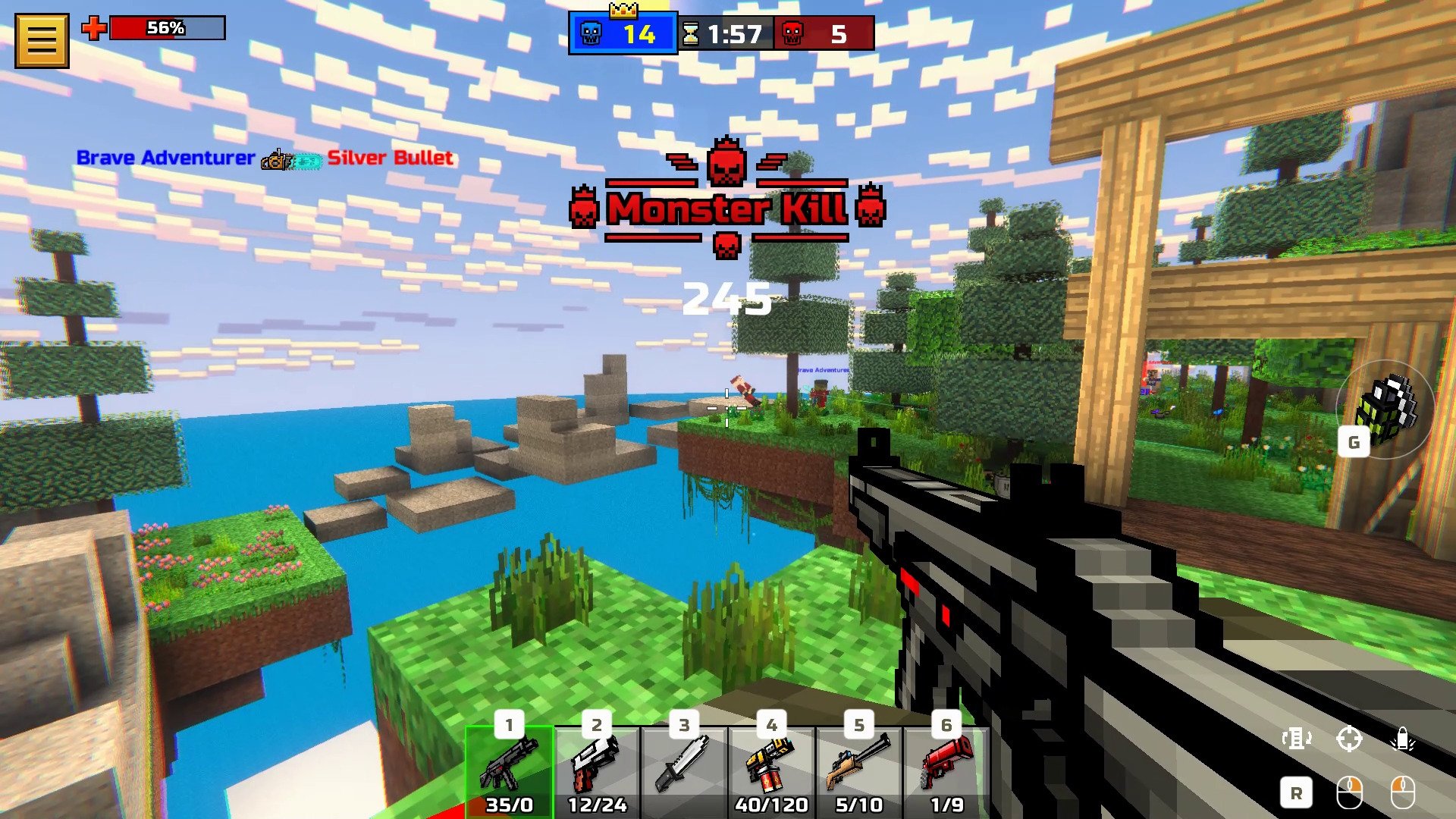Screen dimensions: 1456x819
Task: Activate the aim crosshair icon
Action: pyautogui.click(x=1350, y=738)
